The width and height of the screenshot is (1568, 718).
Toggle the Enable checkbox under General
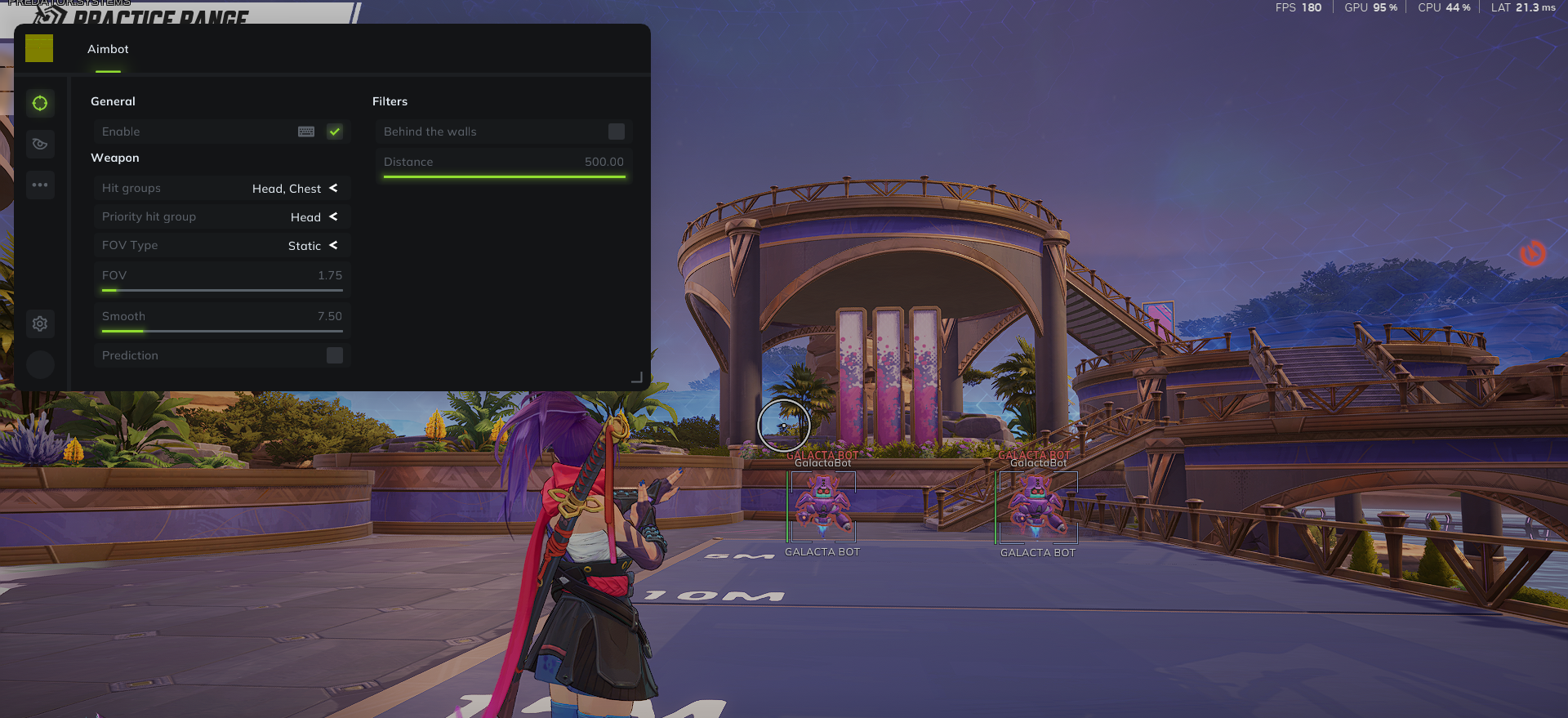[335, 132]
